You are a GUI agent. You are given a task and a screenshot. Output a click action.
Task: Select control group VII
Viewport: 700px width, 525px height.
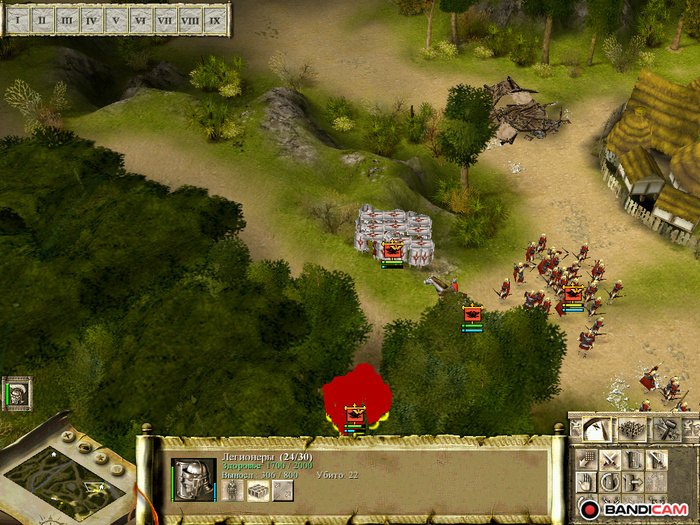coord(166,19)
